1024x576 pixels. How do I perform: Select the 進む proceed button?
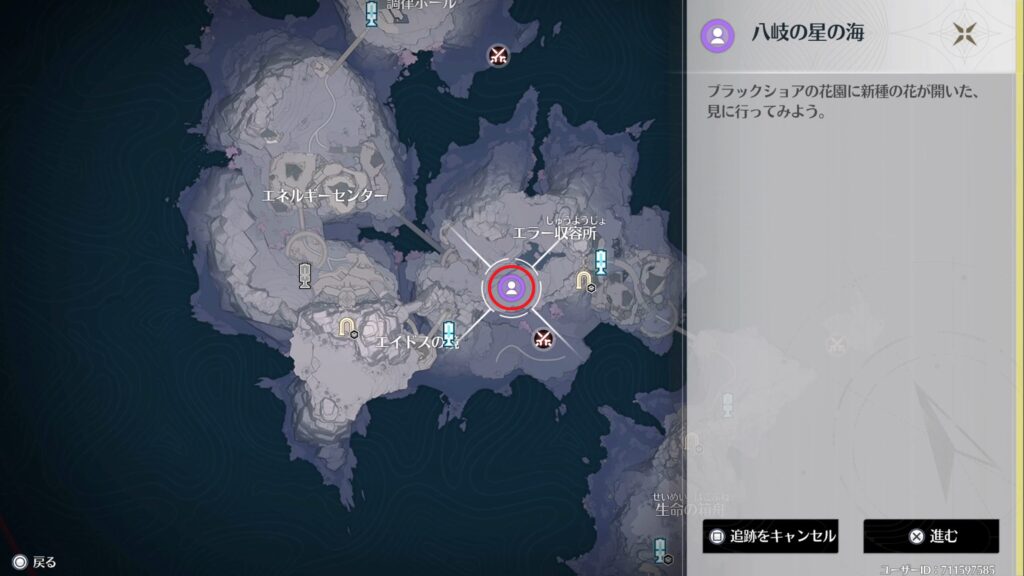click(931, 536)
